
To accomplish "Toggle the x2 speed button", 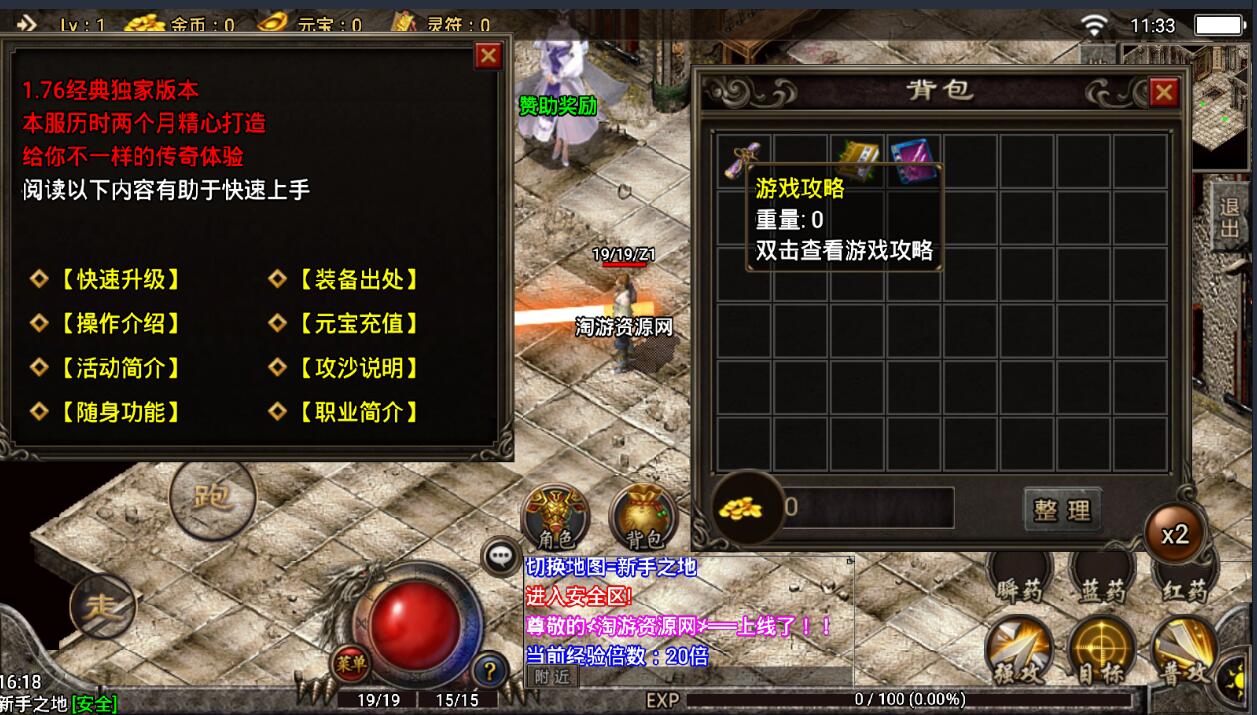I will coord(1175,534).
